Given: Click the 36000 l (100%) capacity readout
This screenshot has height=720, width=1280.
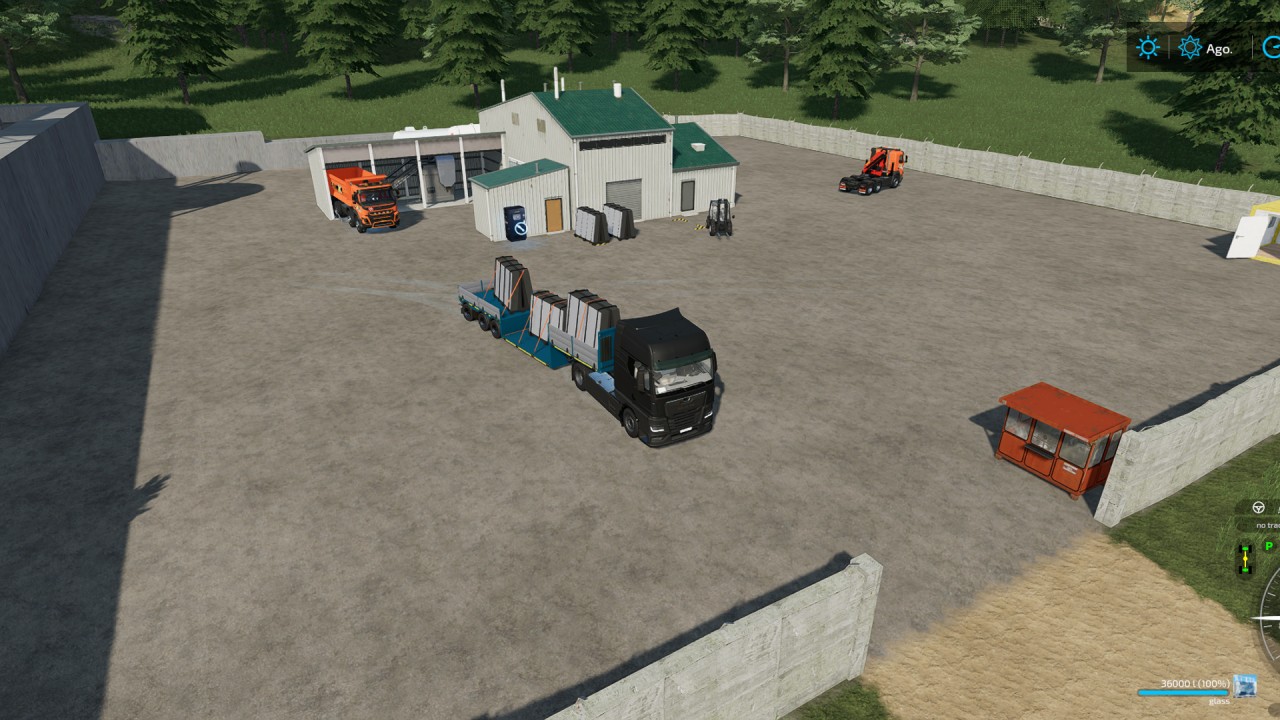Looking at the screenshot, I should click(x=1196, y=683).
